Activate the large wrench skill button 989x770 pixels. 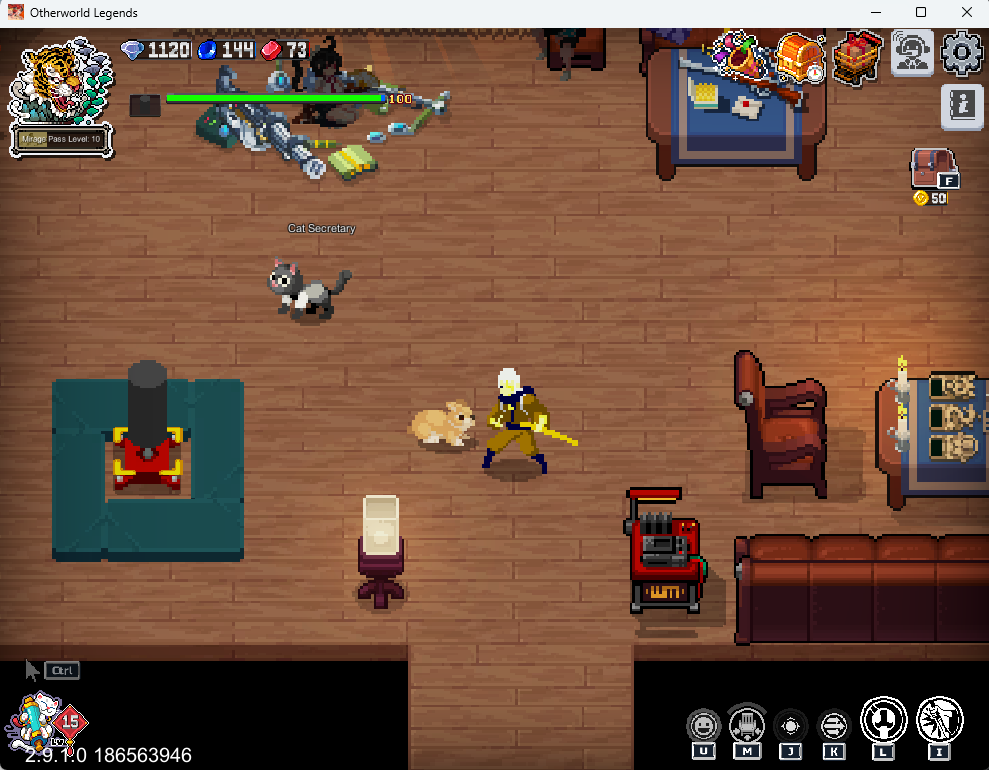coord(884,721)
